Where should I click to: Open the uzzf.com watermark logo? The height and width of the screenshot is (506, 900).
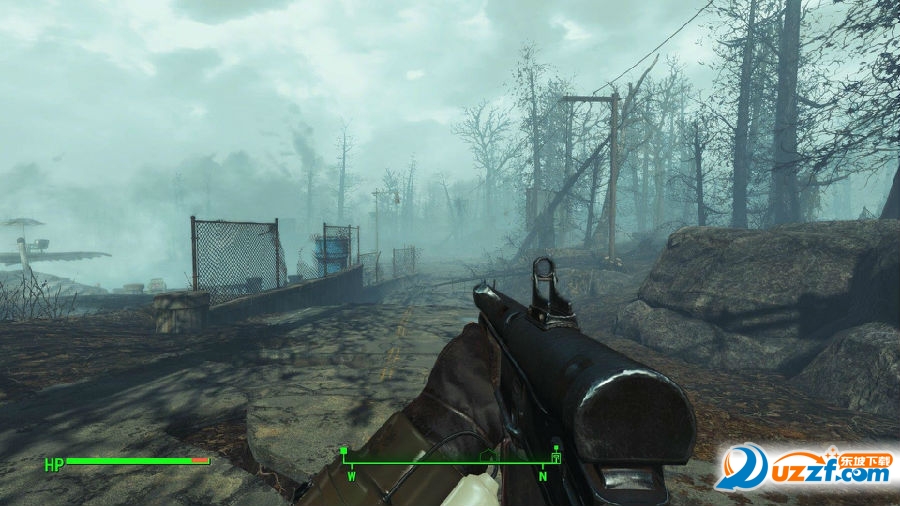[x=804, y=467]
